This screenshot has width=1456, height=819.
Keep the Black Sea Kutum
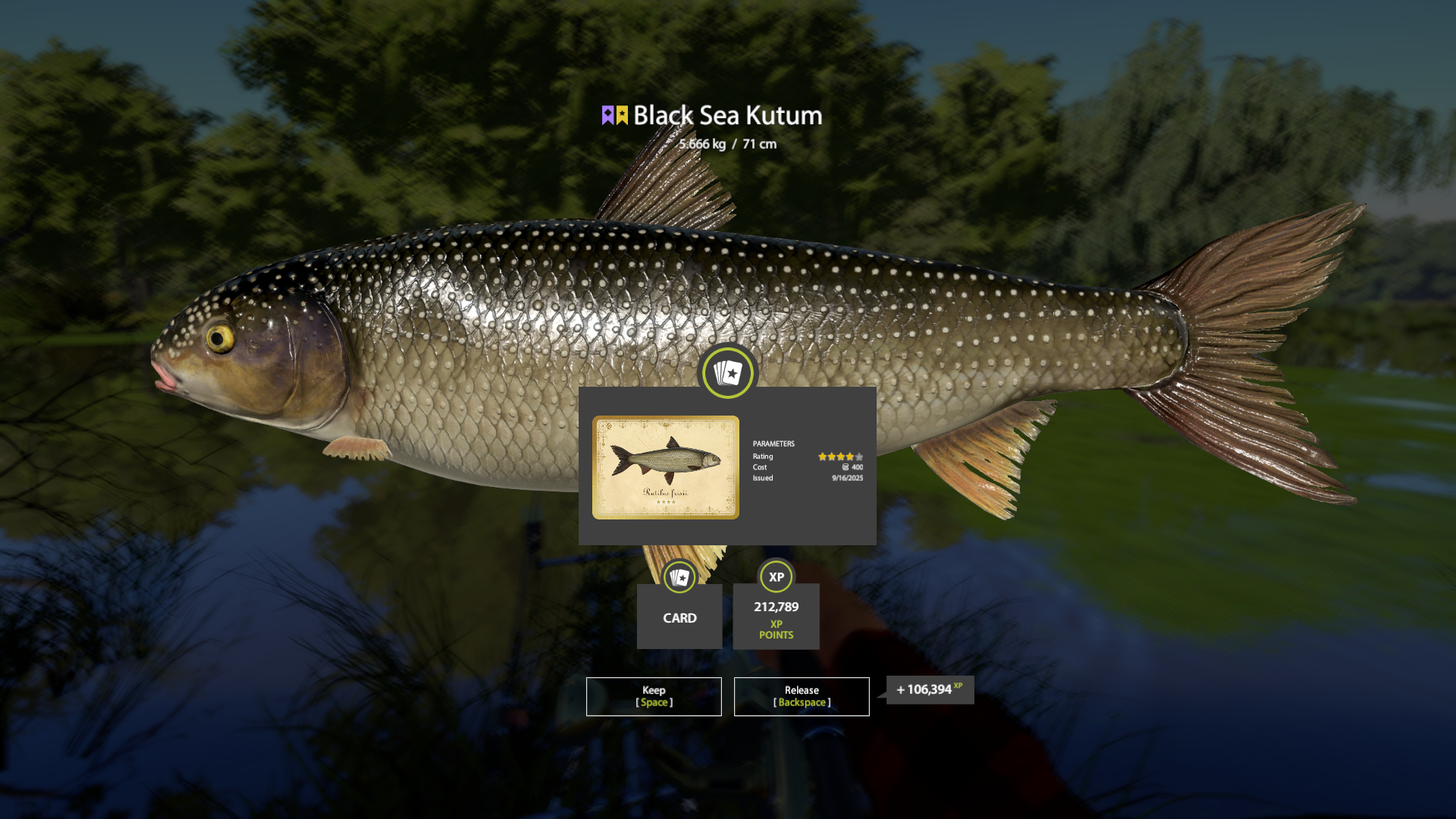point(653,696)
